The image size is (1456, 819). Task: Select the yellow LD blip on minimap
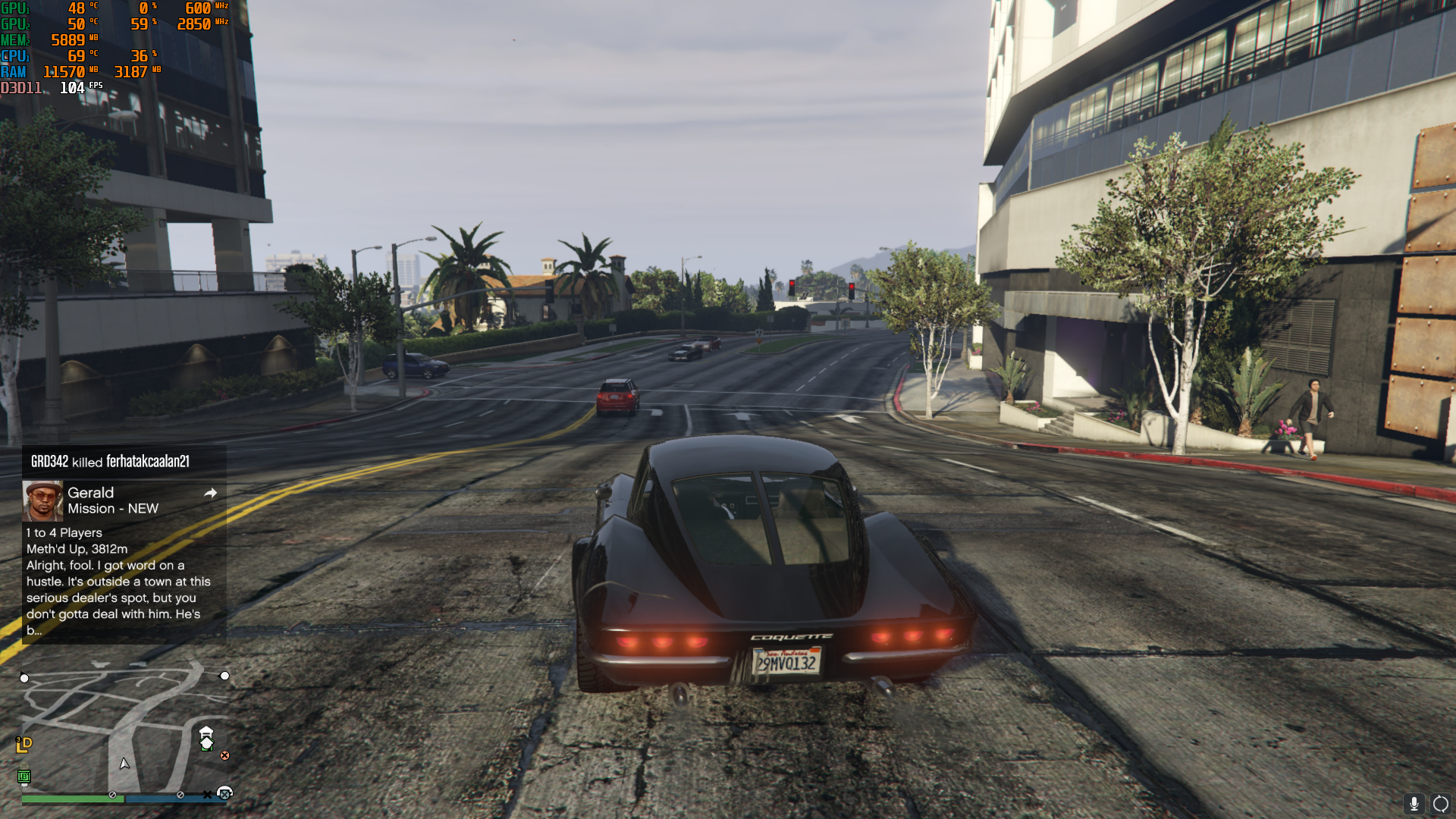pos(24,745)
